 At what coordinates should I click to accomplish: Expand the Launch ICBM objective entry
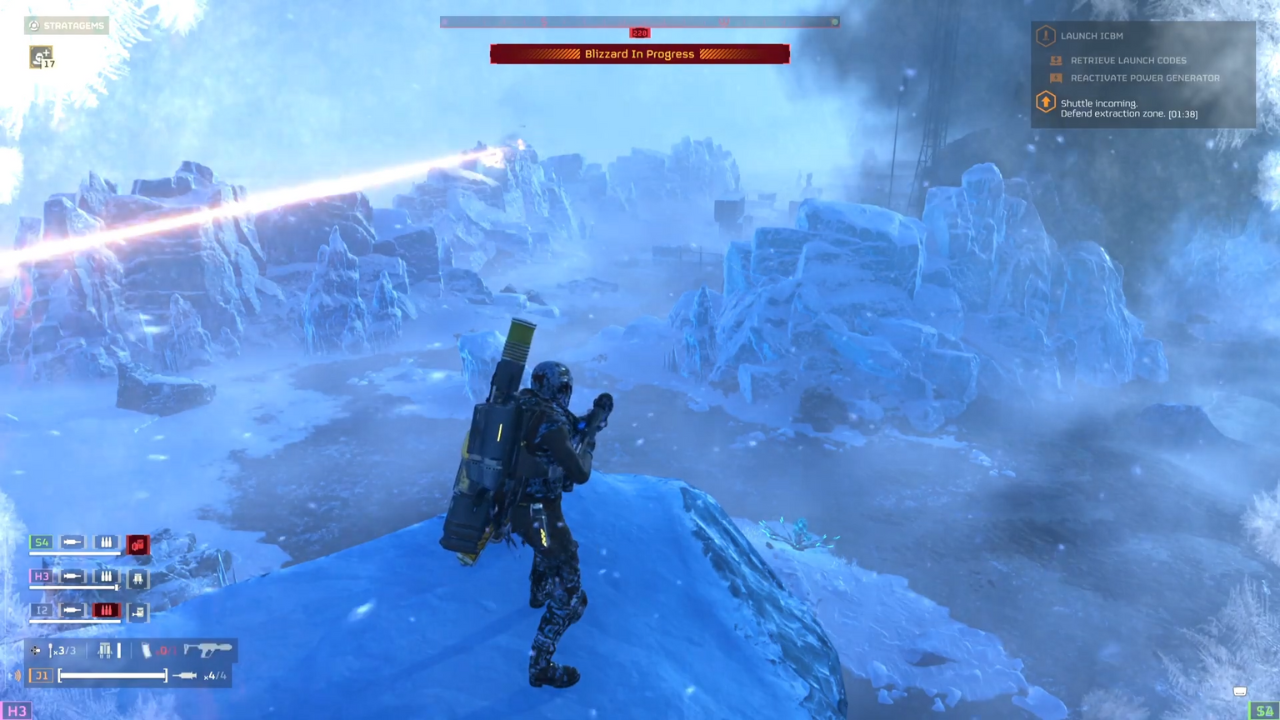pyautogui.click(x=1091, y=36)
